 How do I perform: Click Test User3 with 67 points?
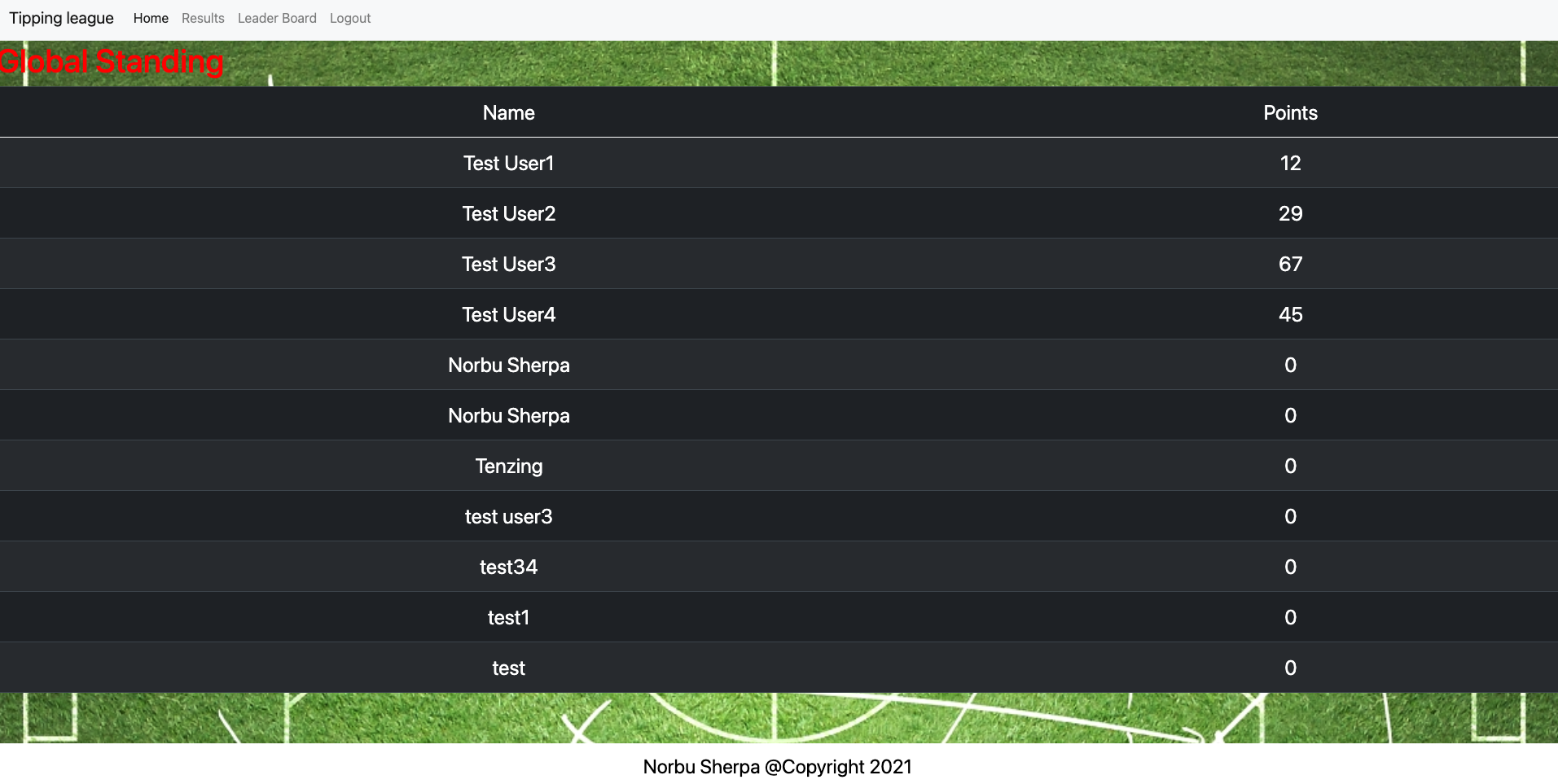(x=508, y=264)
